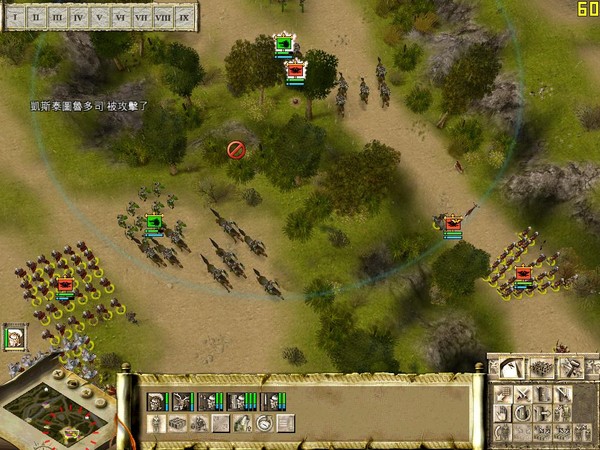Select control group VII
Screen dimensions: 600x450
tap(142, 17)
